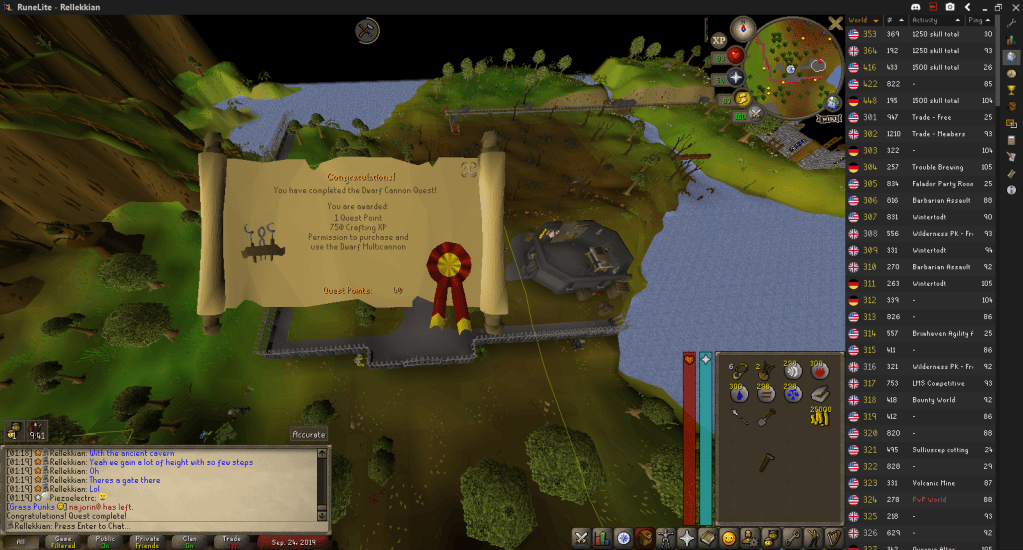Screen dimensions: 1023x550
Task: Close the quest completion scroll
Action: pyautogui.click(x=468, y=171)
